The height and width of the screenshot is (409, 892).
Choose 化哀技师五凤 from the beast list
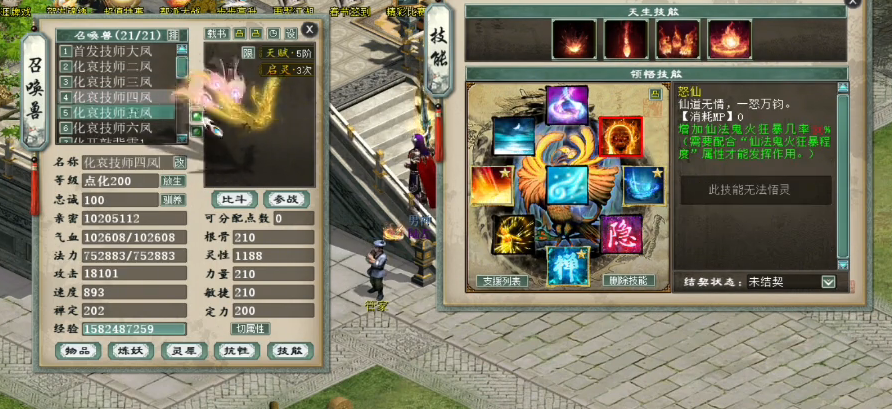[117, 113]
